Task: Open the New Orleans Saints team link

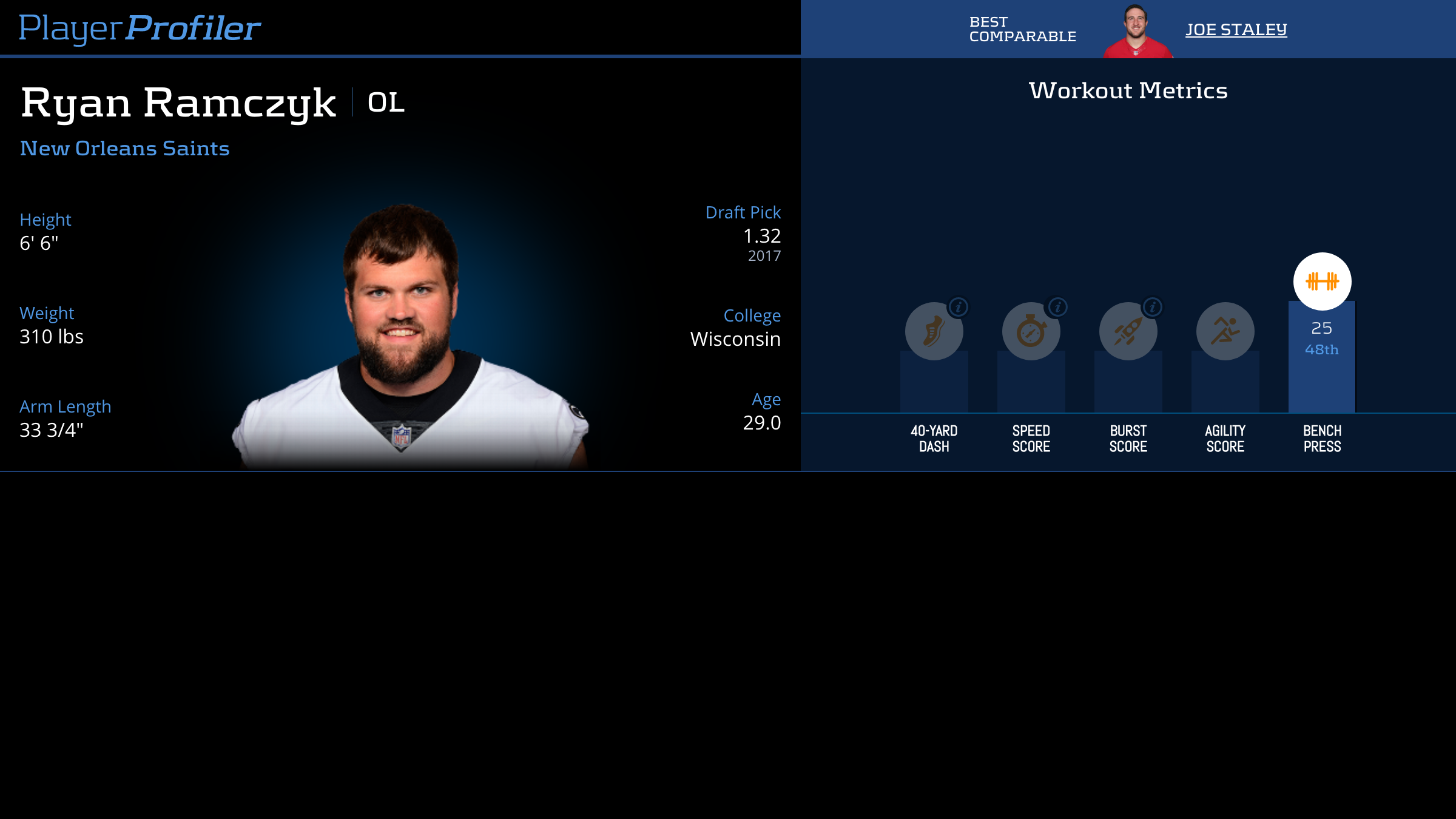Action: coord(124,149)
